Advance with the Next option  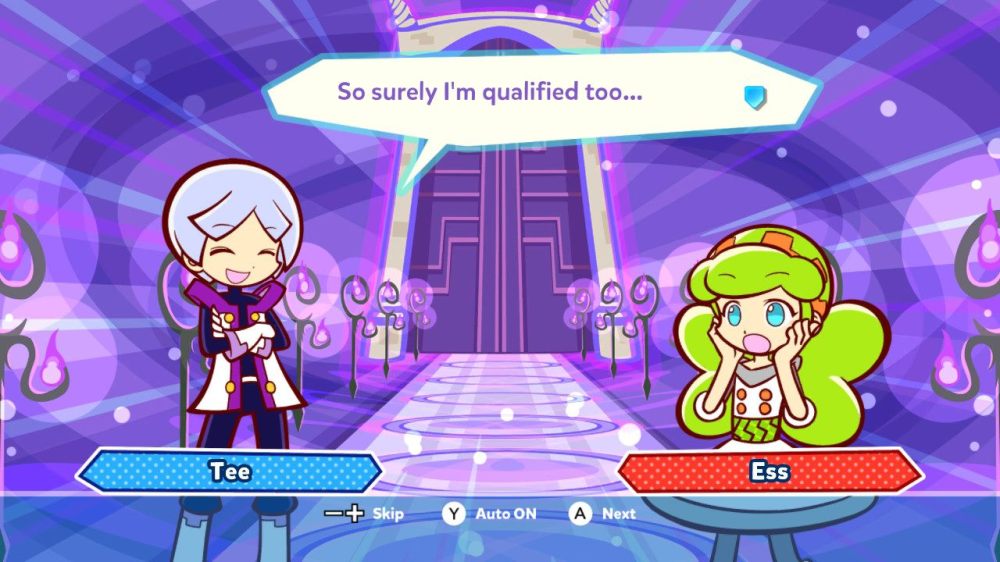tap(603, 514)
